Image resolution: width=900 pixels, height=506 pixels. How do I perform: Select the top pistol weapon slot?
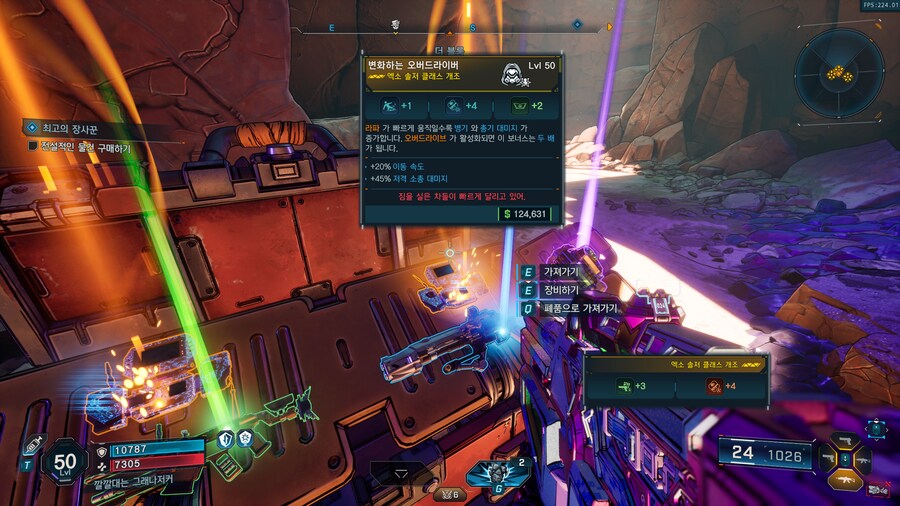(845, 439)
